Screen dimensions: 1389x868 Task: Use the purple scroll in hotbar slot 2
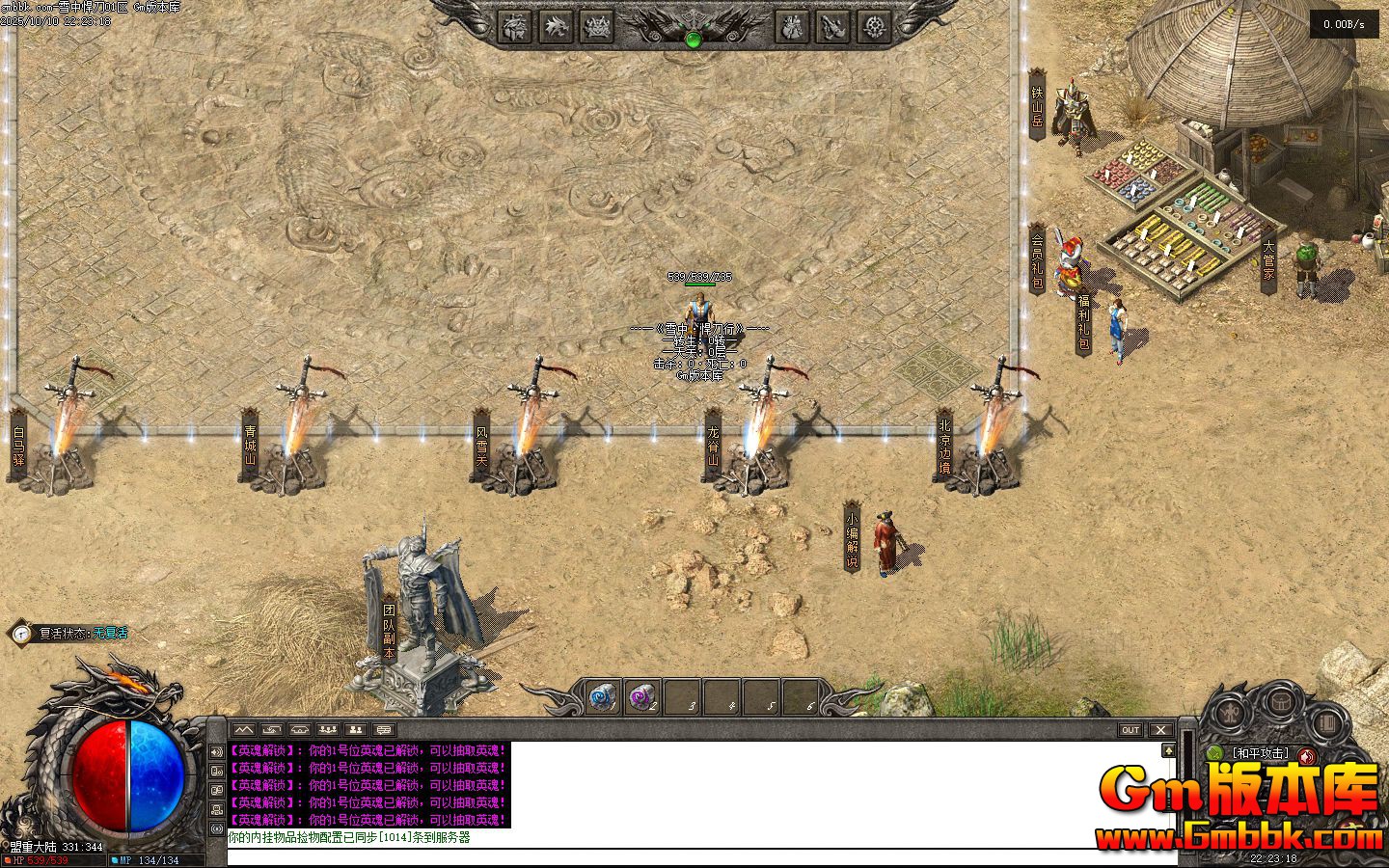point(642,696)
